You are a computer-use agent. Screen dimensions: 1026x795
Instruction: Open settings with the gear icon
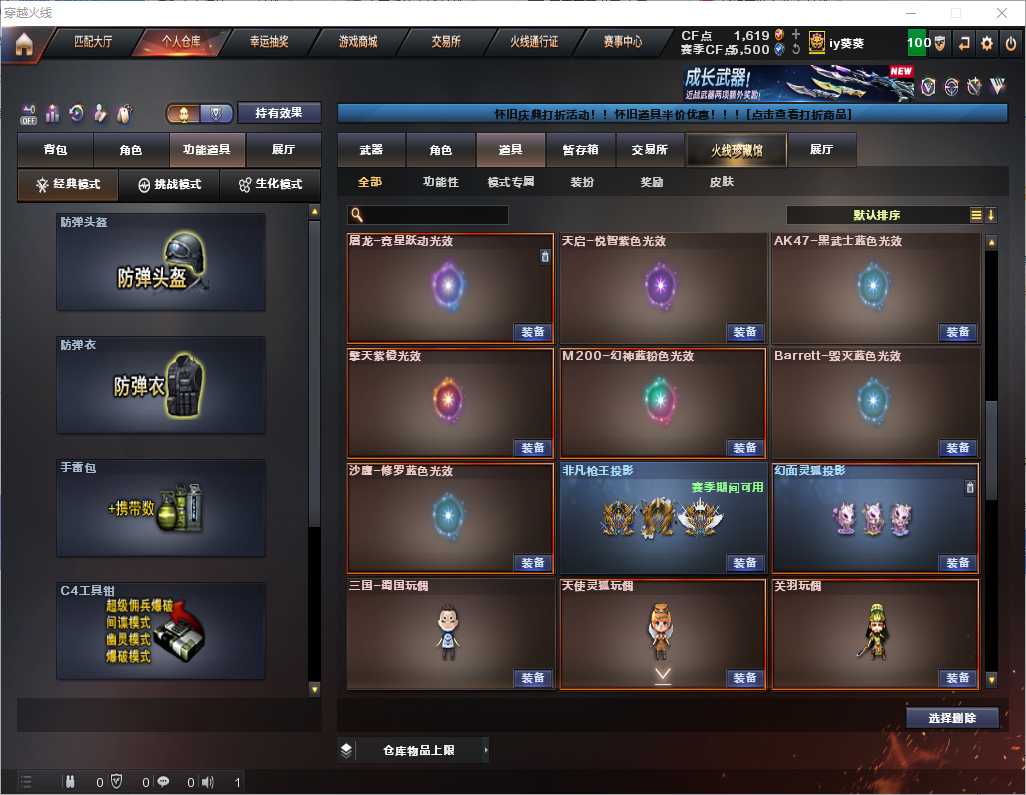click(x=987, y=43)
